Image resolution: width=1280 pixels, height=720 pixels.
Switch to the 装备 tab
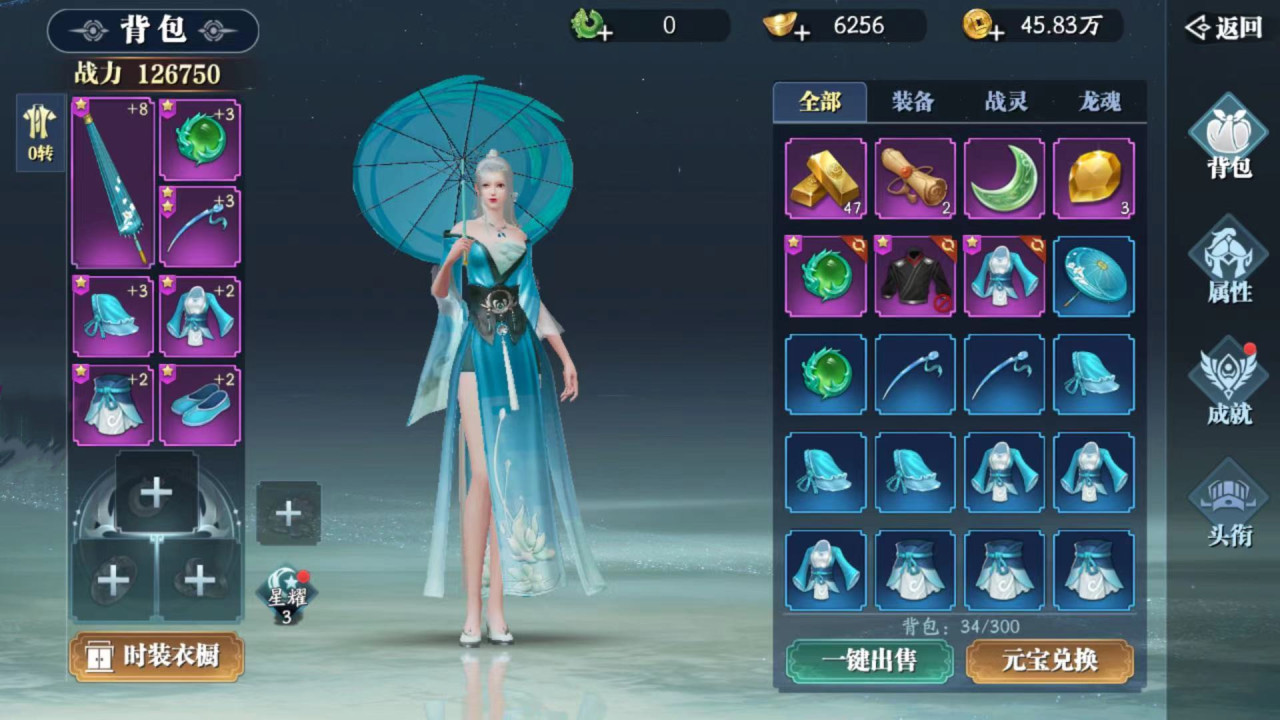[x=912, y=102]
